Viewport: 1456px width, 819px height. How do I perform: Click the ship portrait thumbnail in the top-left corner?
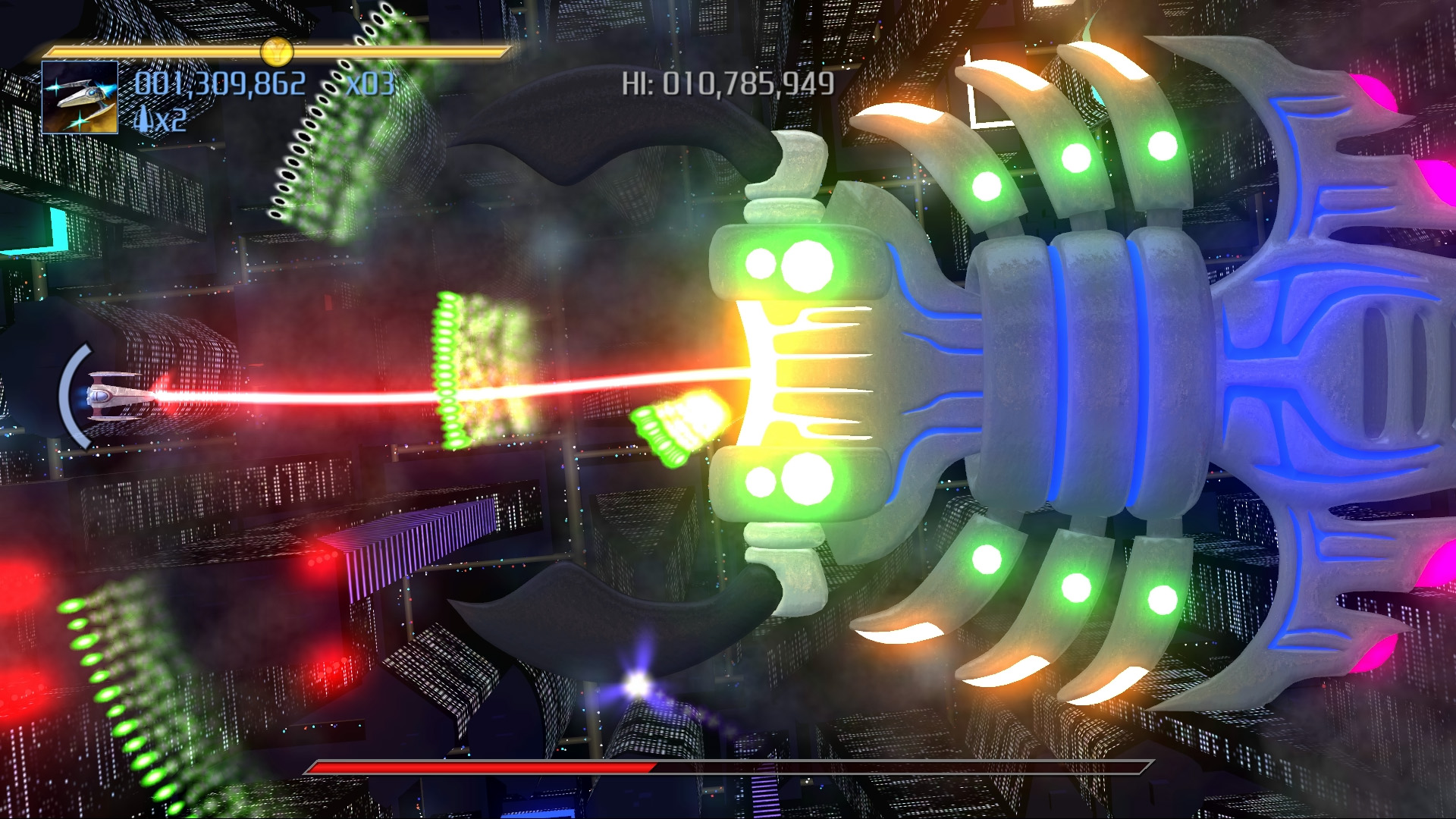click(81, 99)
